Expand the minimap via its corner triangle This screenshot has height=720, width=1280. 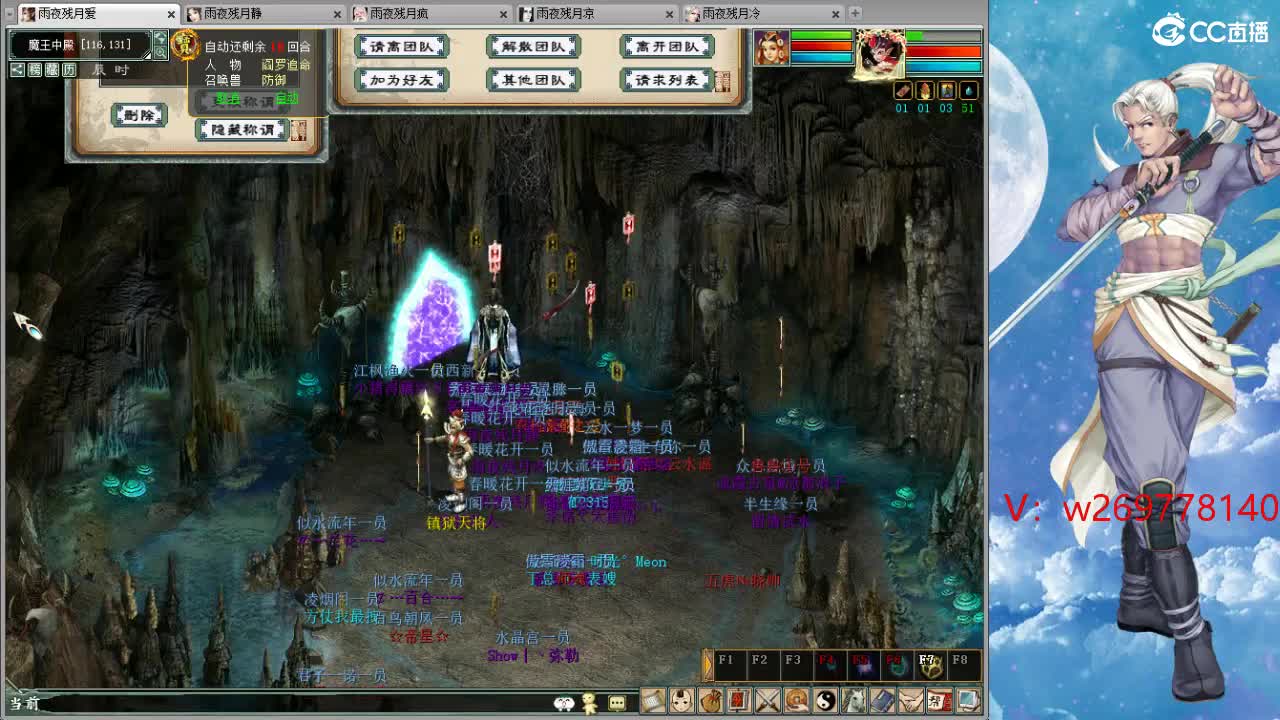click(146, 56)
